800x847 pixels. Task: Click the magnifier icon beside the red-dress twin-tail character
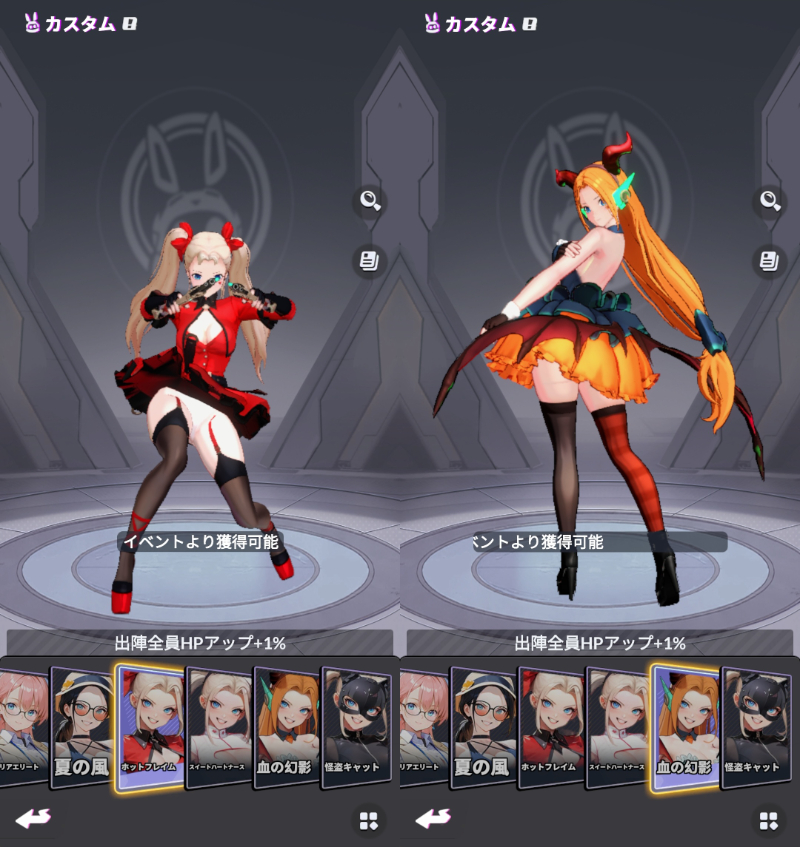[370, 201]
